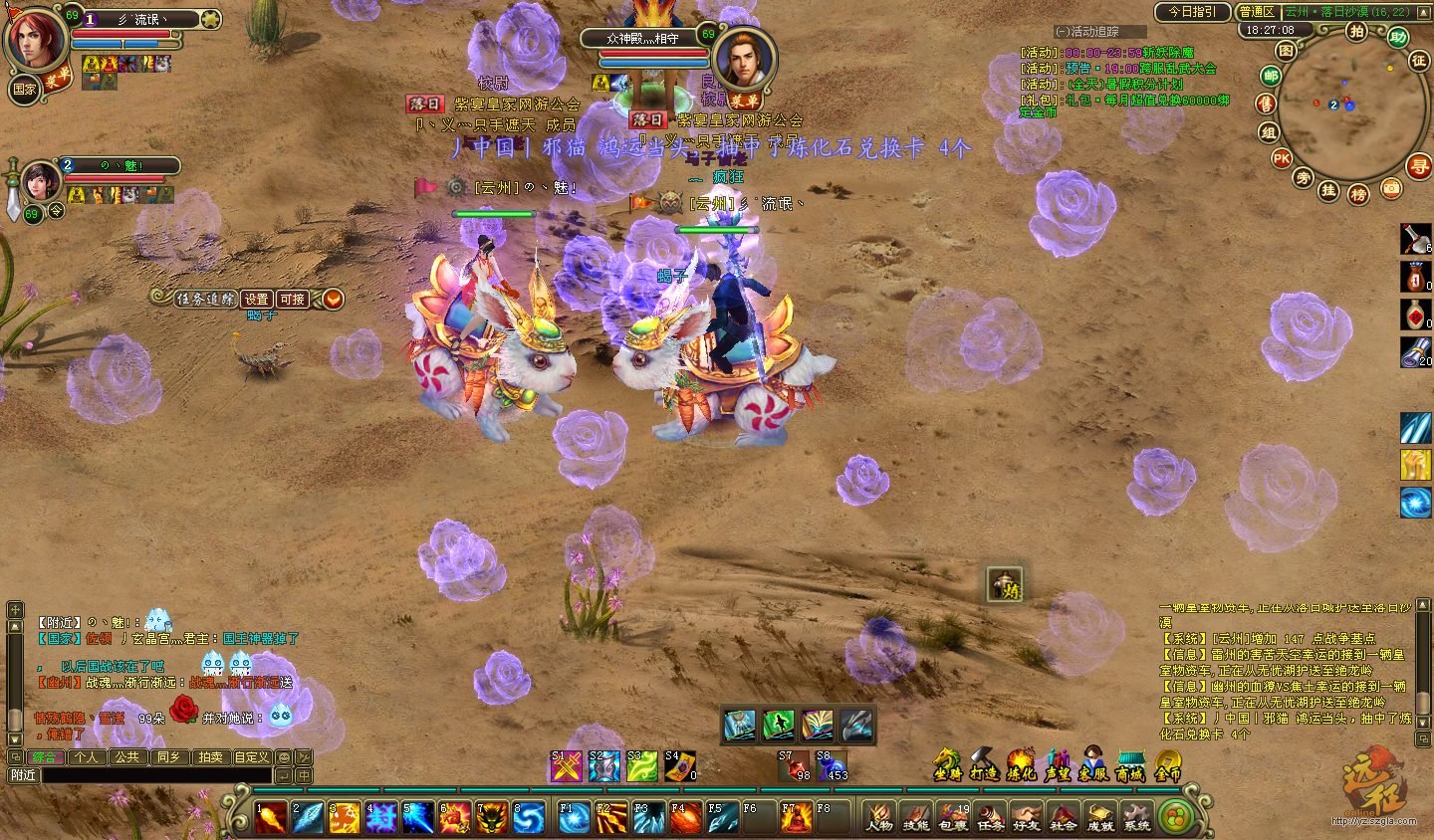
Task: Click the 寻 pathfinding button
Action: [1418, 166]
